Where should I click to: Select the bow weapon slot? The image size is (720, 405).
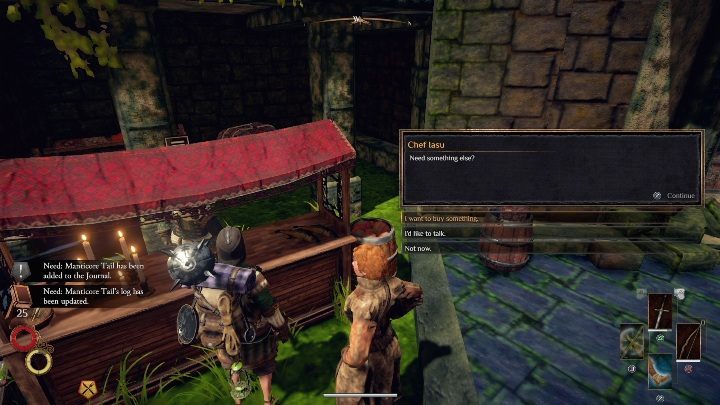[689, 341]
